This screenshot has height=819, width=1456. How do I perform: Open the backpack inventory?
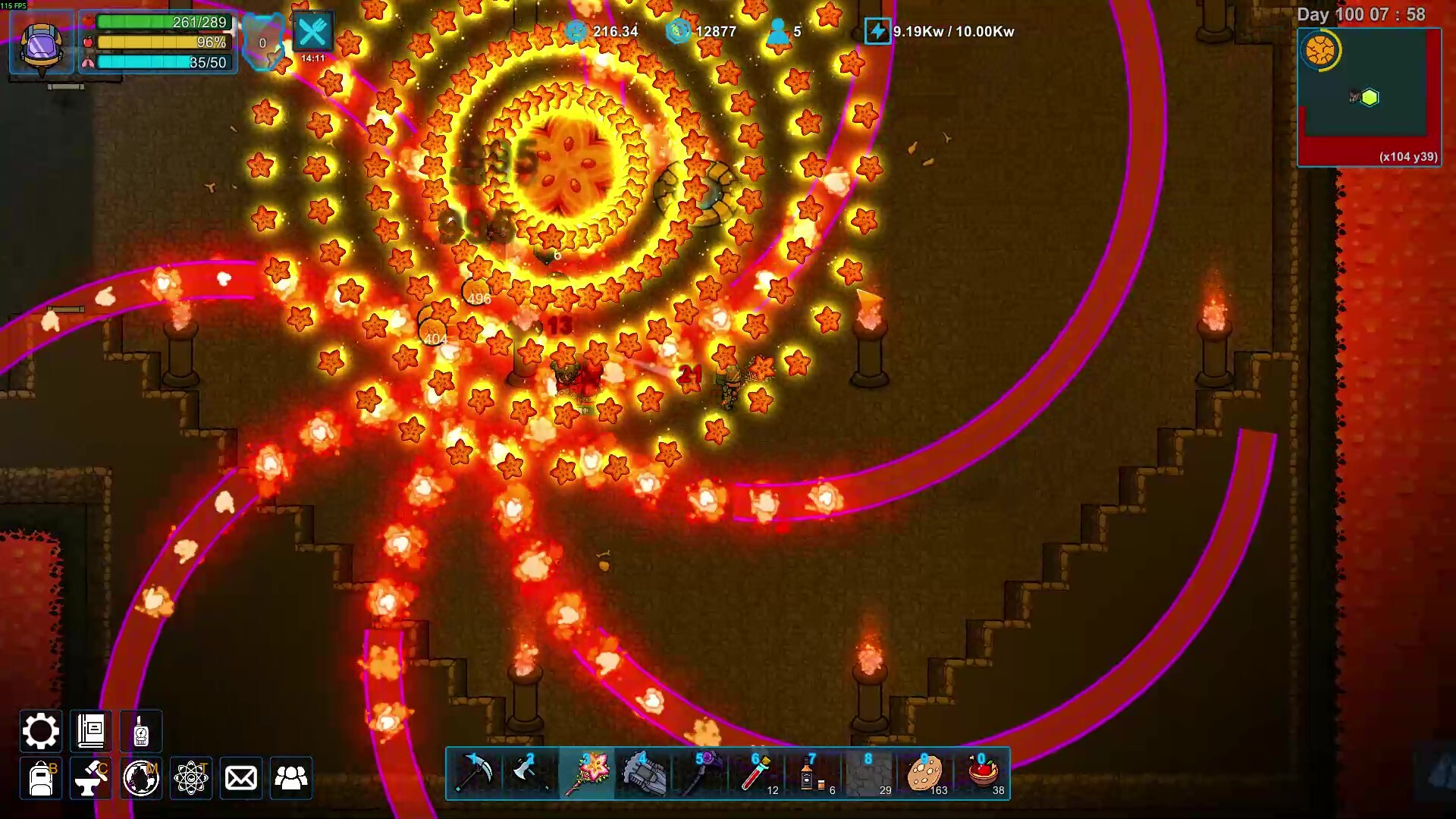pyautogui.click(x=41, y=778)
